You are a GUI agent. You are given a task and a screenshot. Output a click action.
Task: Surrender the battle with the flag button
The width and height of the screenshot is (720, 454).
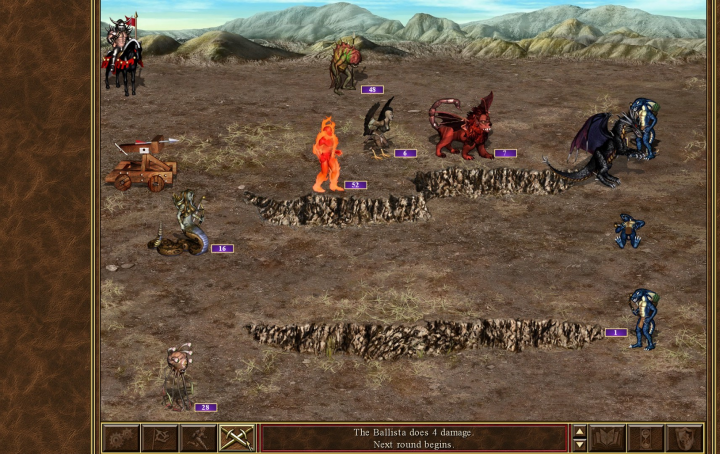coord(160,438)
